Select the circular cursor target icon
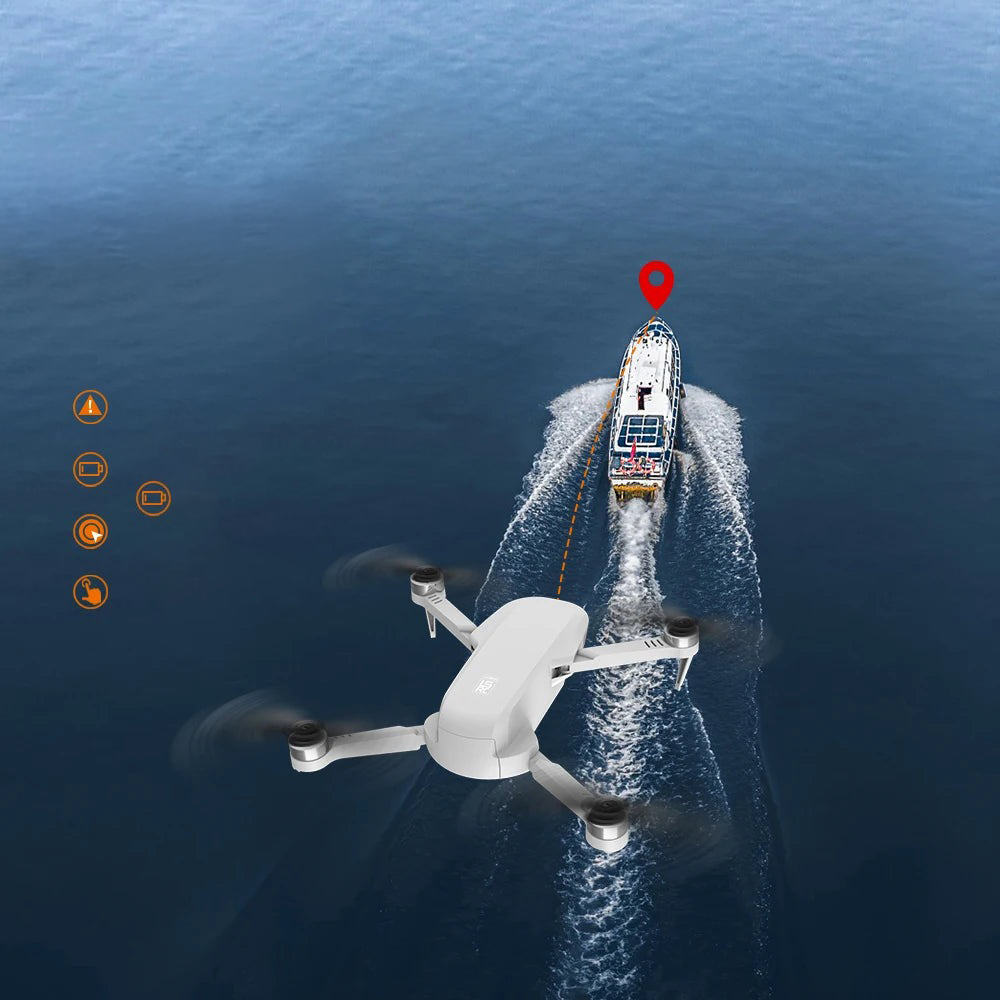This screenshot has width=1000, height=1000. point(90,531)
